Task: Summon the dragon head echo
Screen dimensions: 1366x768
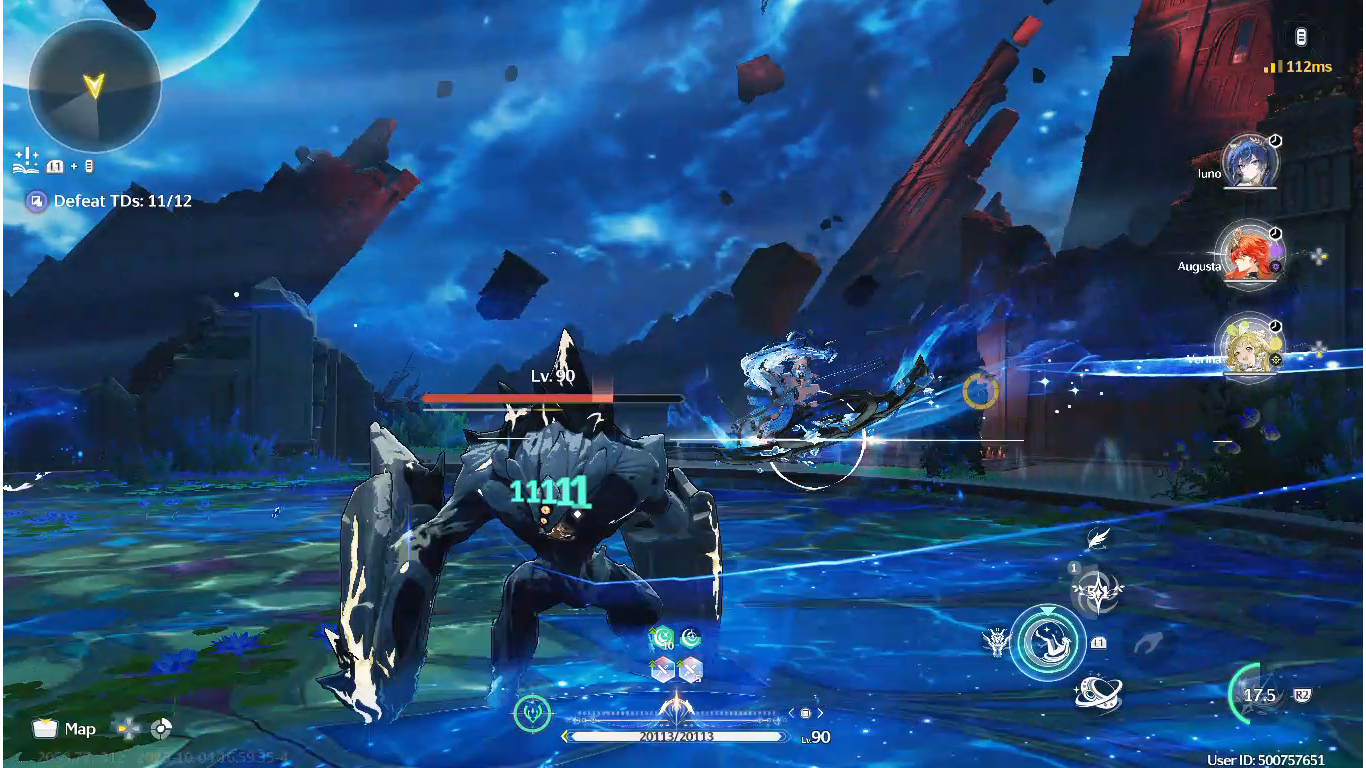Action: [997, 642]
